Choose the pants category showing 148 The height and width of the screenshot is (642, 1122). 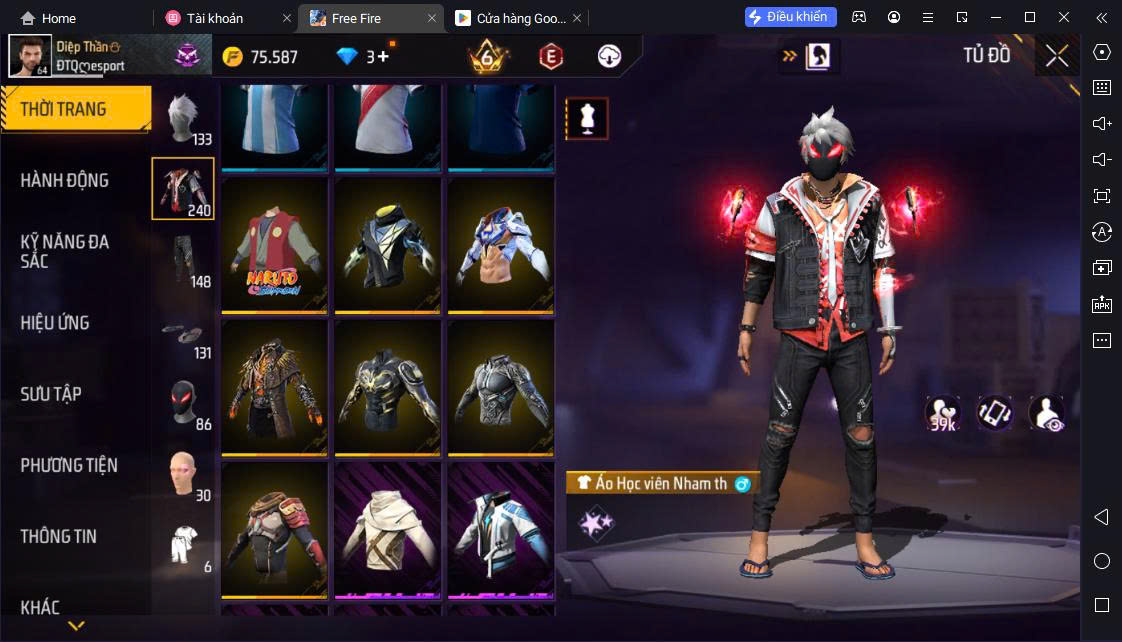[183, 261]
